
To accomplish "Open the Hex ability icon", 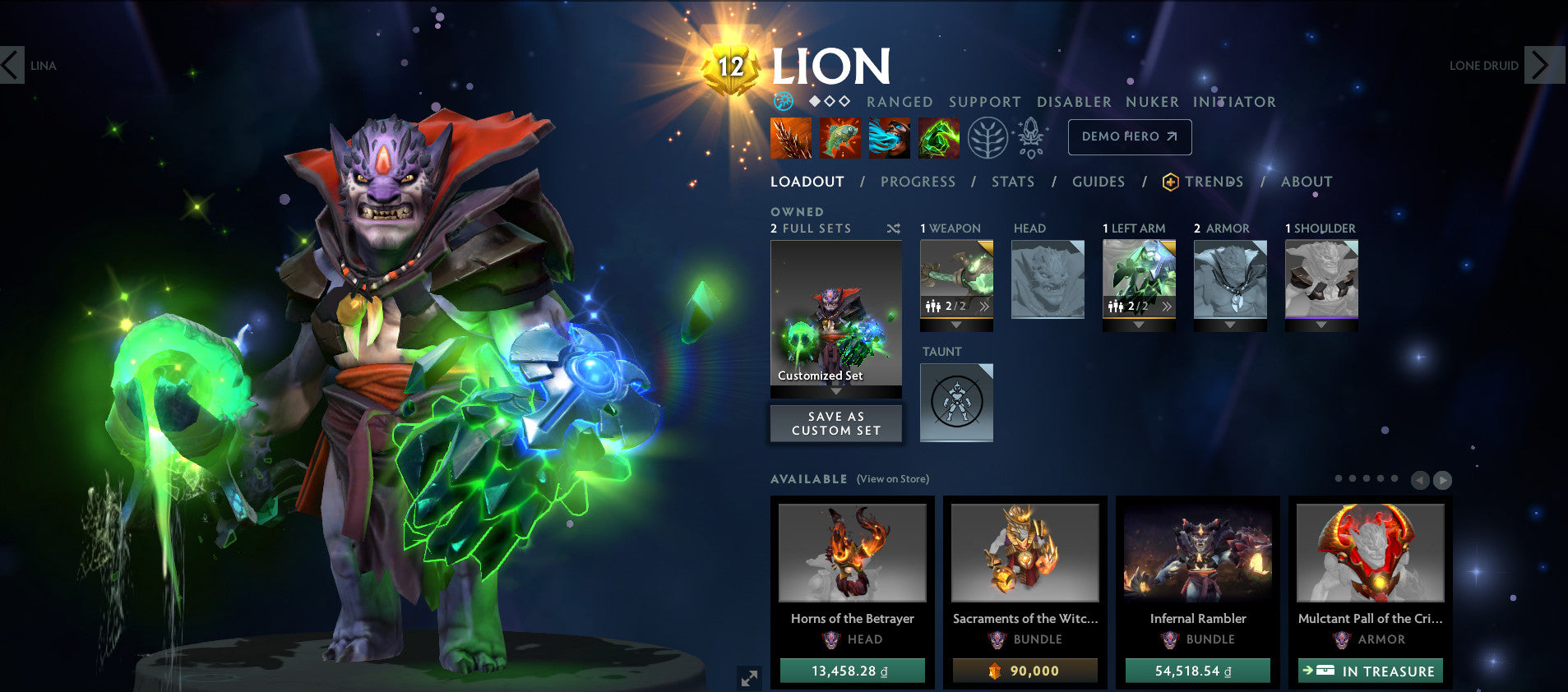I will [840, 138].
